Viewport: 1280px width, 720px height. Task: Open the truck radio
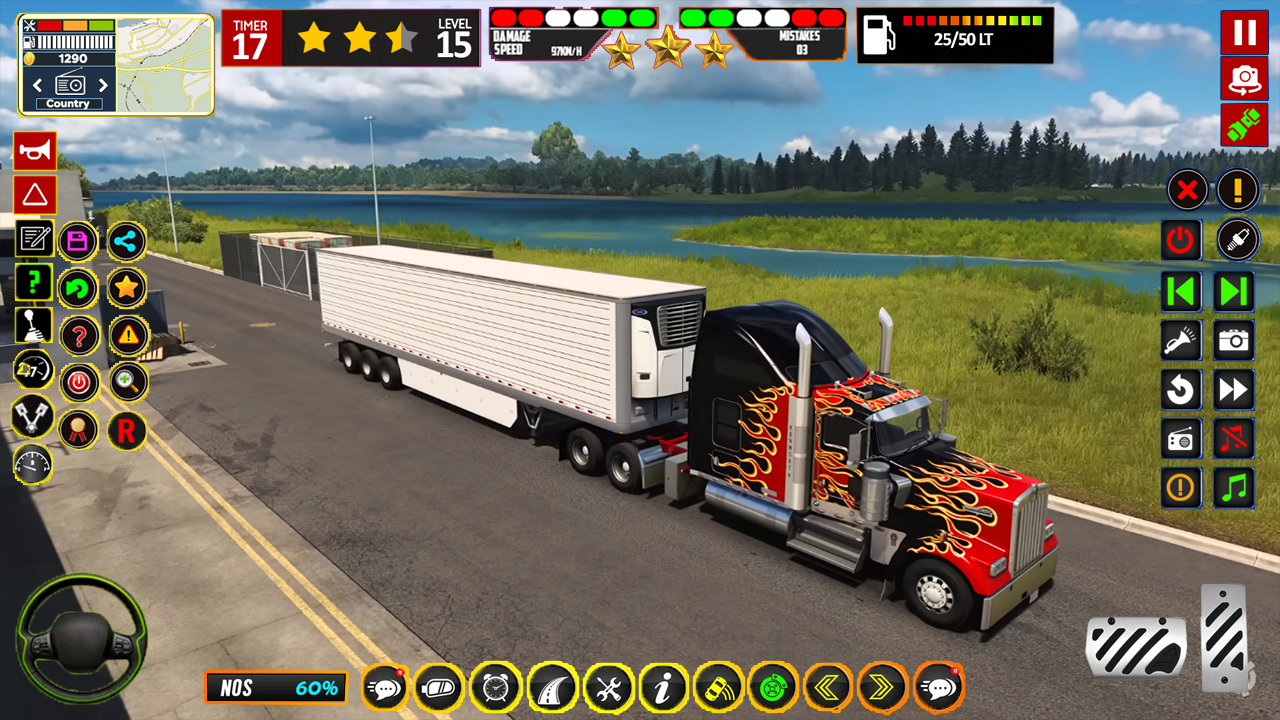pyautogui.click(x=1181, y=438)
